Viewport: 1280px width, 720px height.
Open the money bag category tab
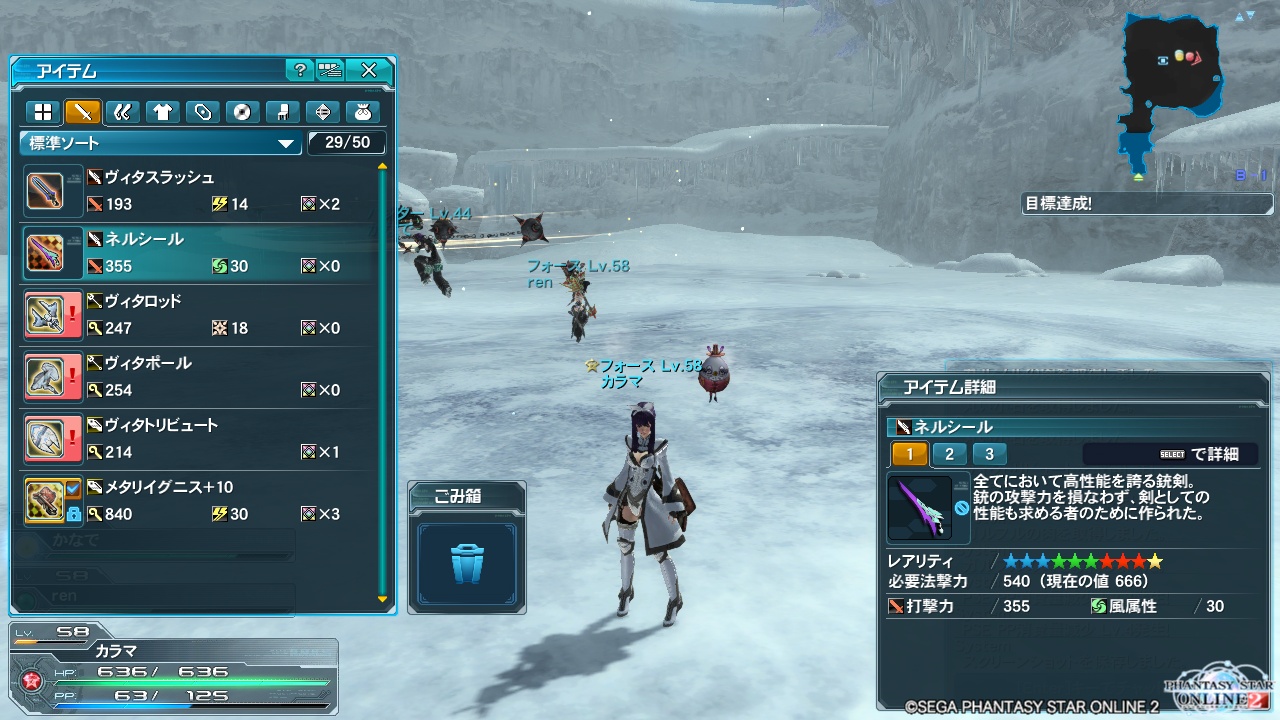pos(362,111)
